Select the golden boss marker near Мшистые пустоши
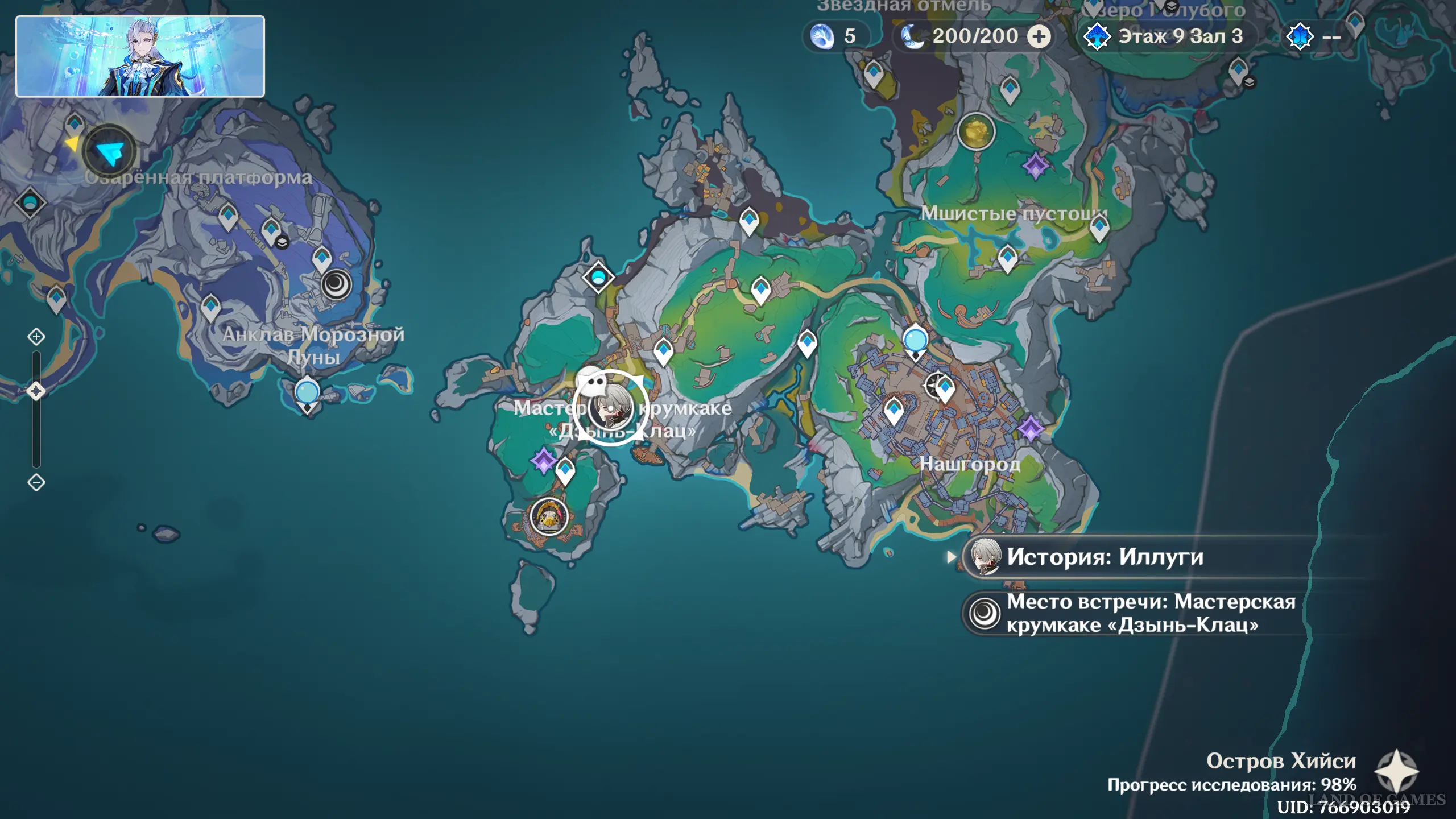The width and height of the screenshot is (1456, 819). pyautogui.click(x=976, y=130)
